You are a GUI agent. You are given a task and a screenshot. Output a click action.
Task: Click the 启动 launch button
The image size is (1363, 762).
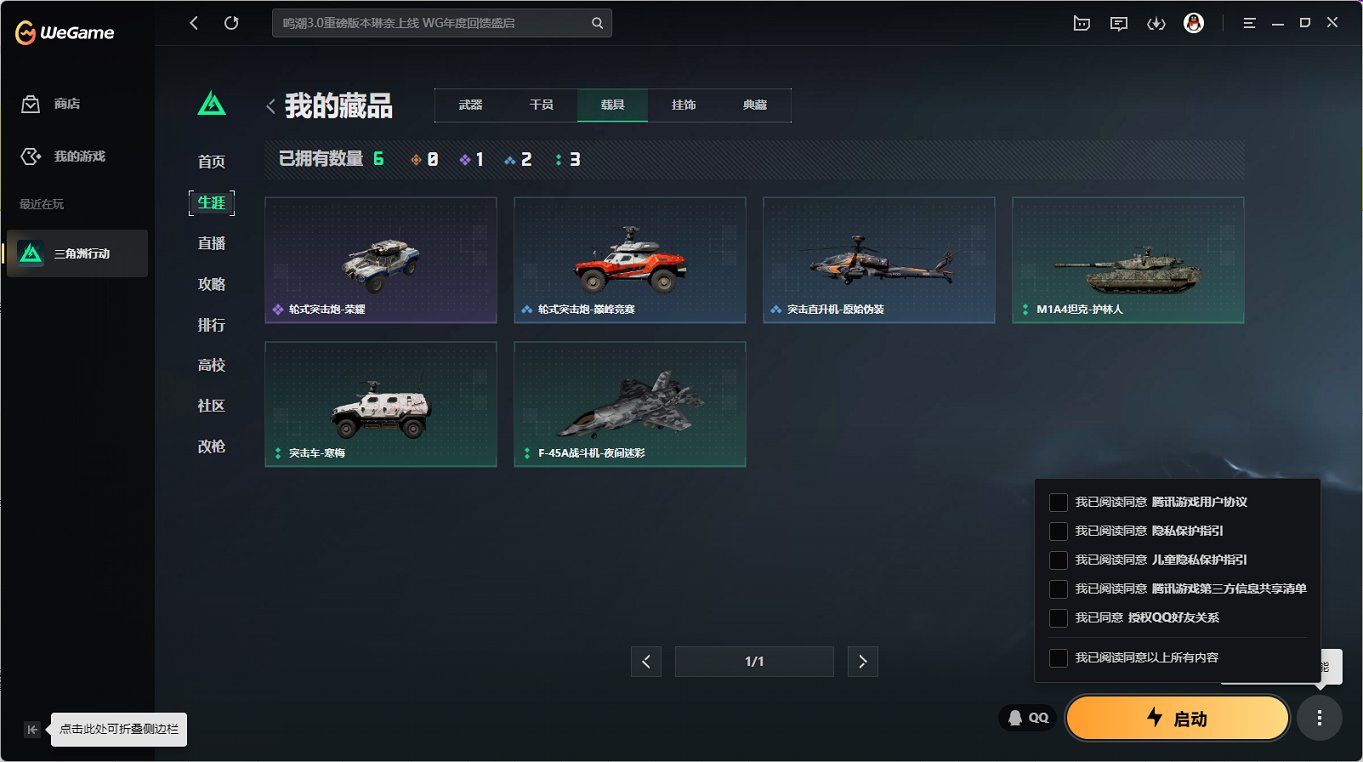(1177, 718)
